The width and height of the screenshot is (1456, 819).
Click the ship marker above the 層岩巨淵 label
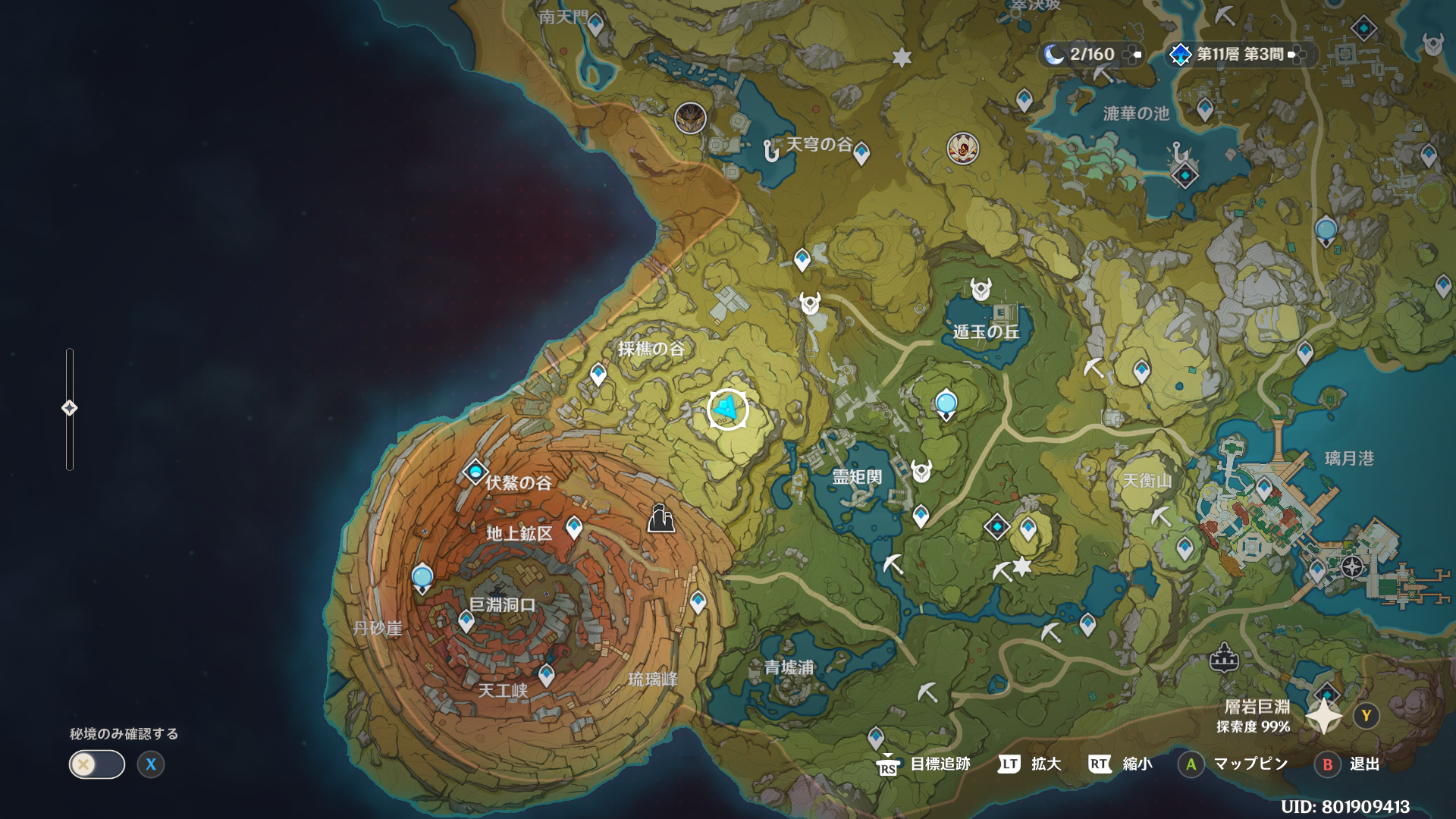(1223, 657)
